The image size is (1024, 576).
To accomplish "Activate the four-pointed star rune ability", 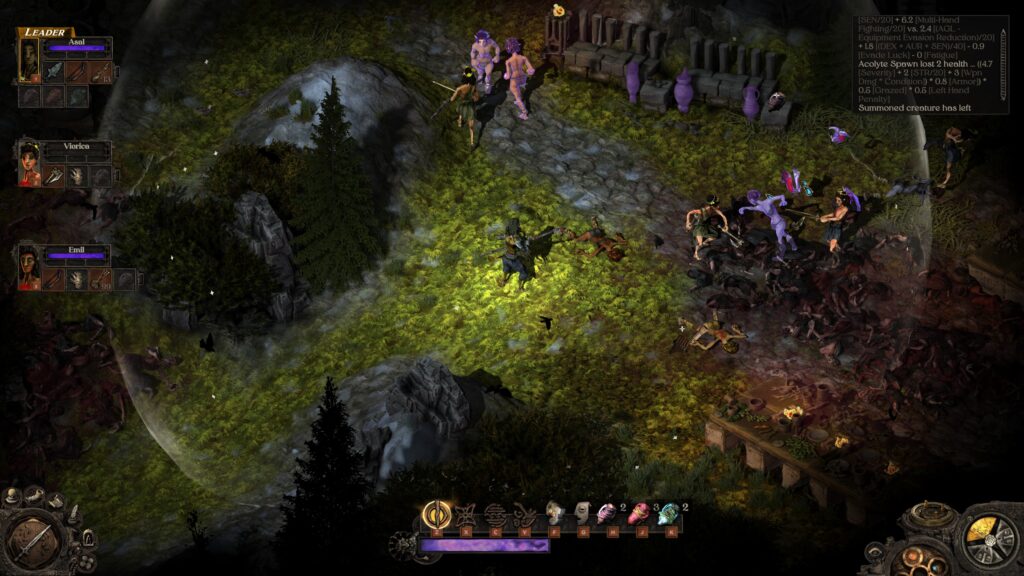I will click(464, 515).
